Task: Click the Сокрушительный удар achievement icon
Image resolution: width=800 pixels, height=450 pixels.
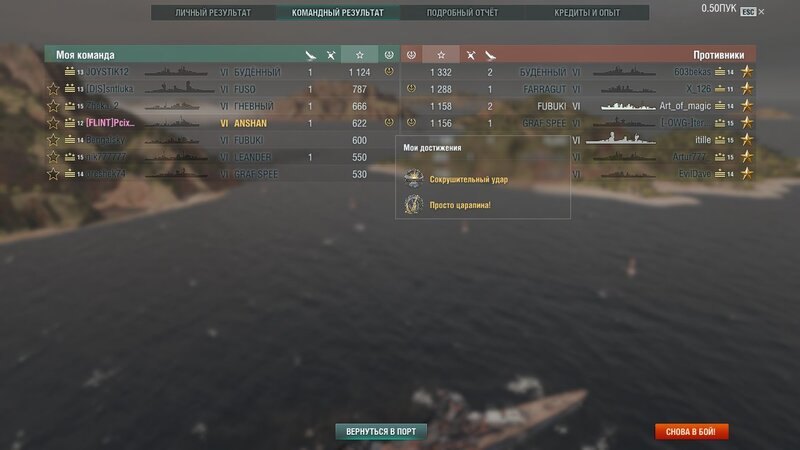Action: tap(412, 180)
